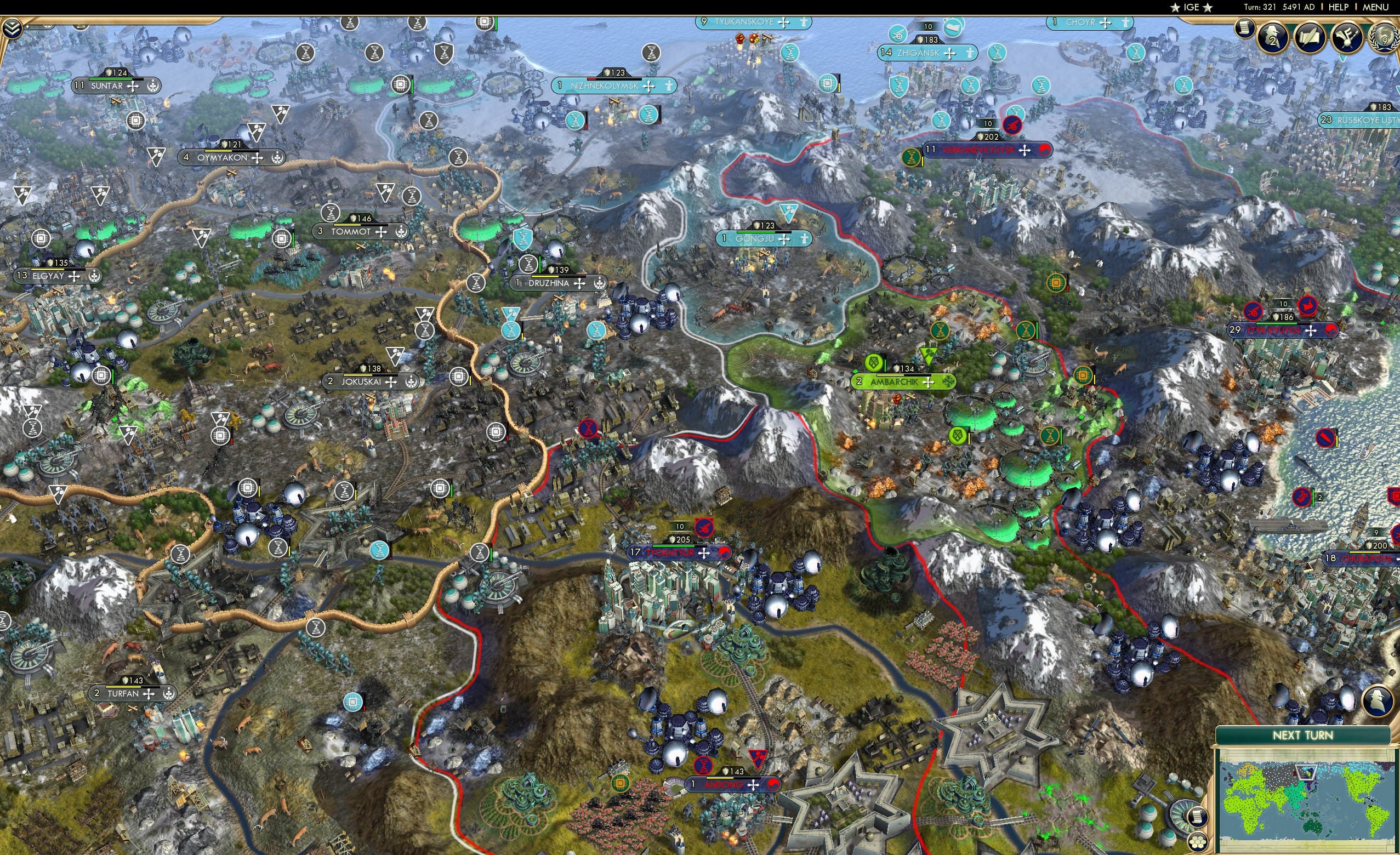Click the notifications scroll icon near top-right
This screenshot has height=855, width=1400.
pyautogui.click(x=1245, y=29)
